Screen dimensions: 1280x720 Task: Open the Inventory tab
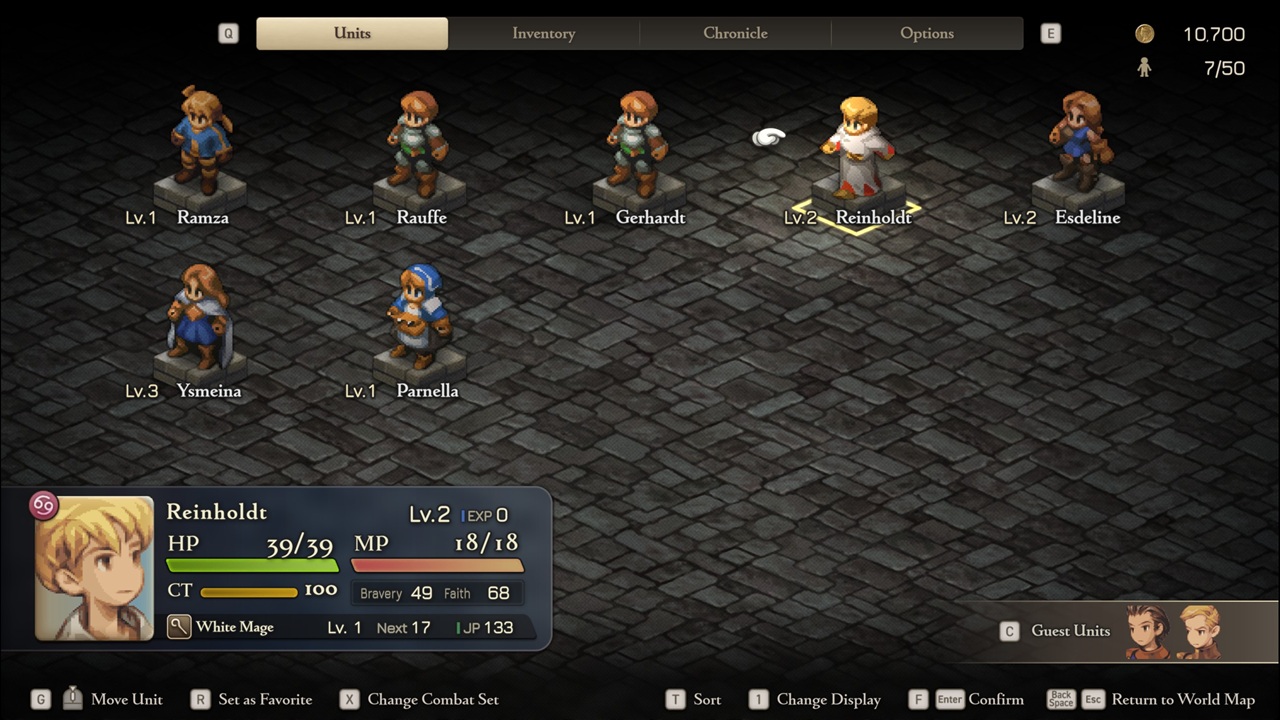tap(543, 33)
